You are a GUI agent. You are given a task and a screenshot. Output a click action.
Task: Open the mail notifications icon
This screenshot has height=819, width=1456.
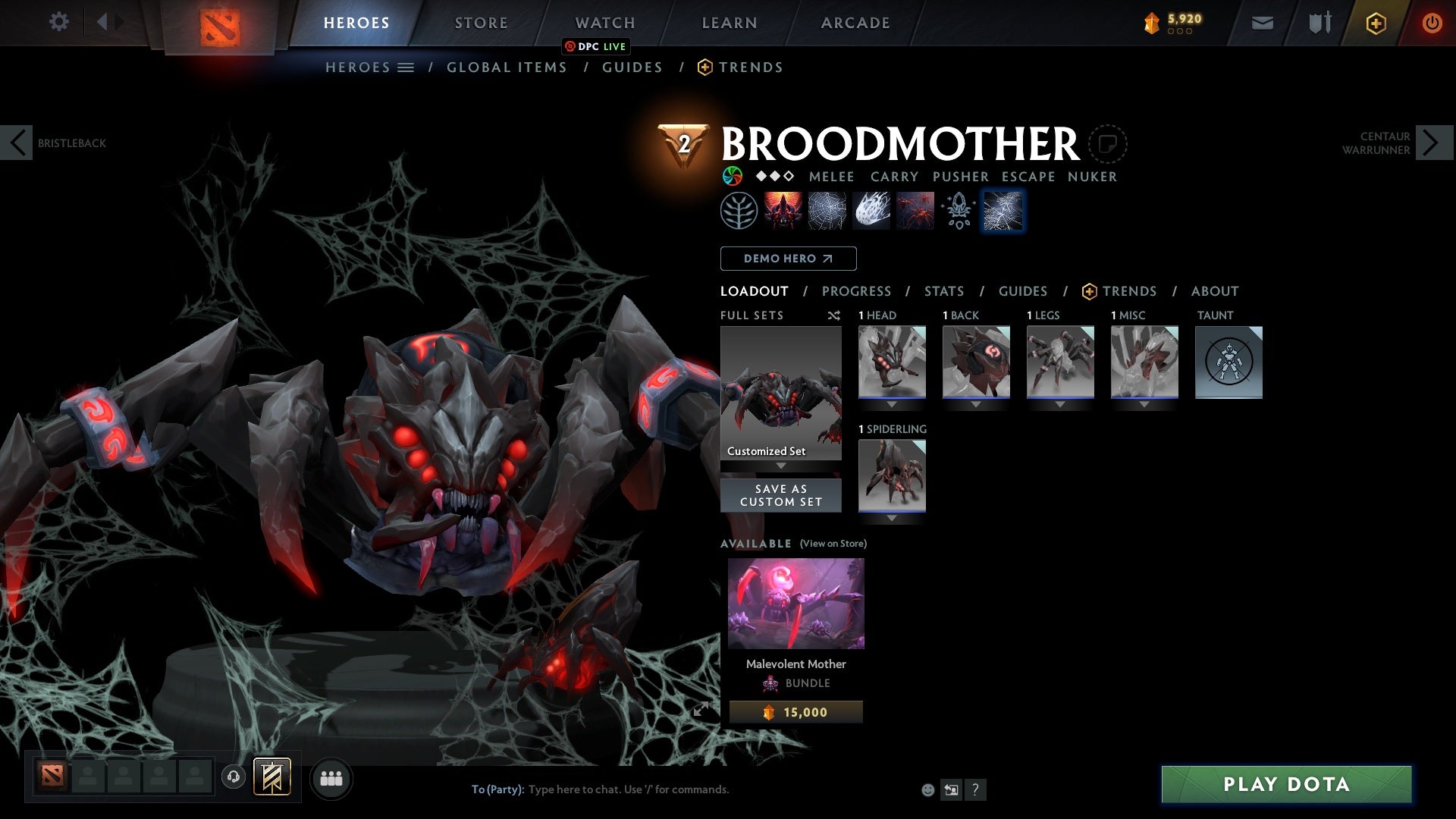coord(1262,22)
